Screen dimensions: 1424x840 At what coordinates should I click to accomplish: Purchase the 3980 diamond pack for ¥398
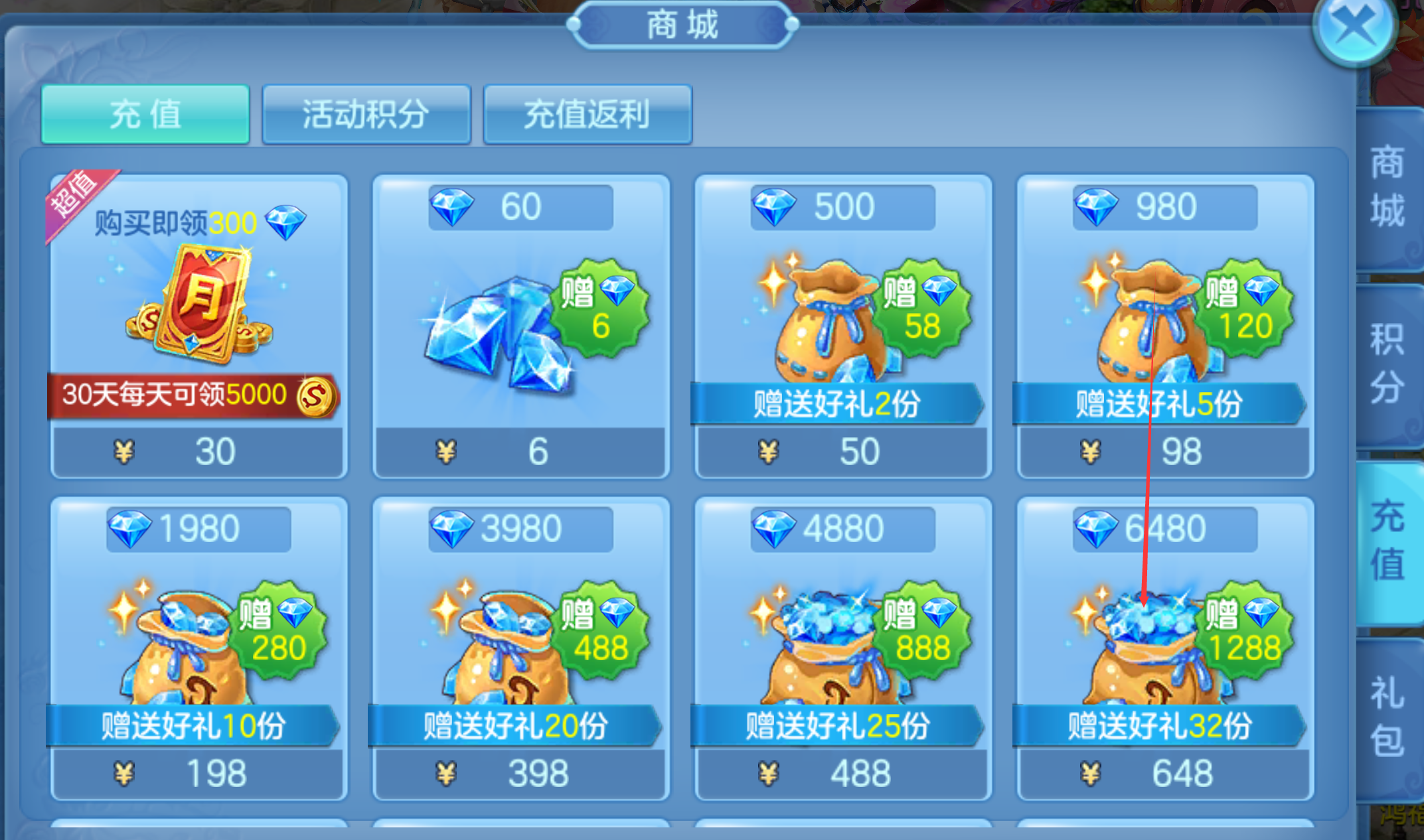tap(521, 648)
